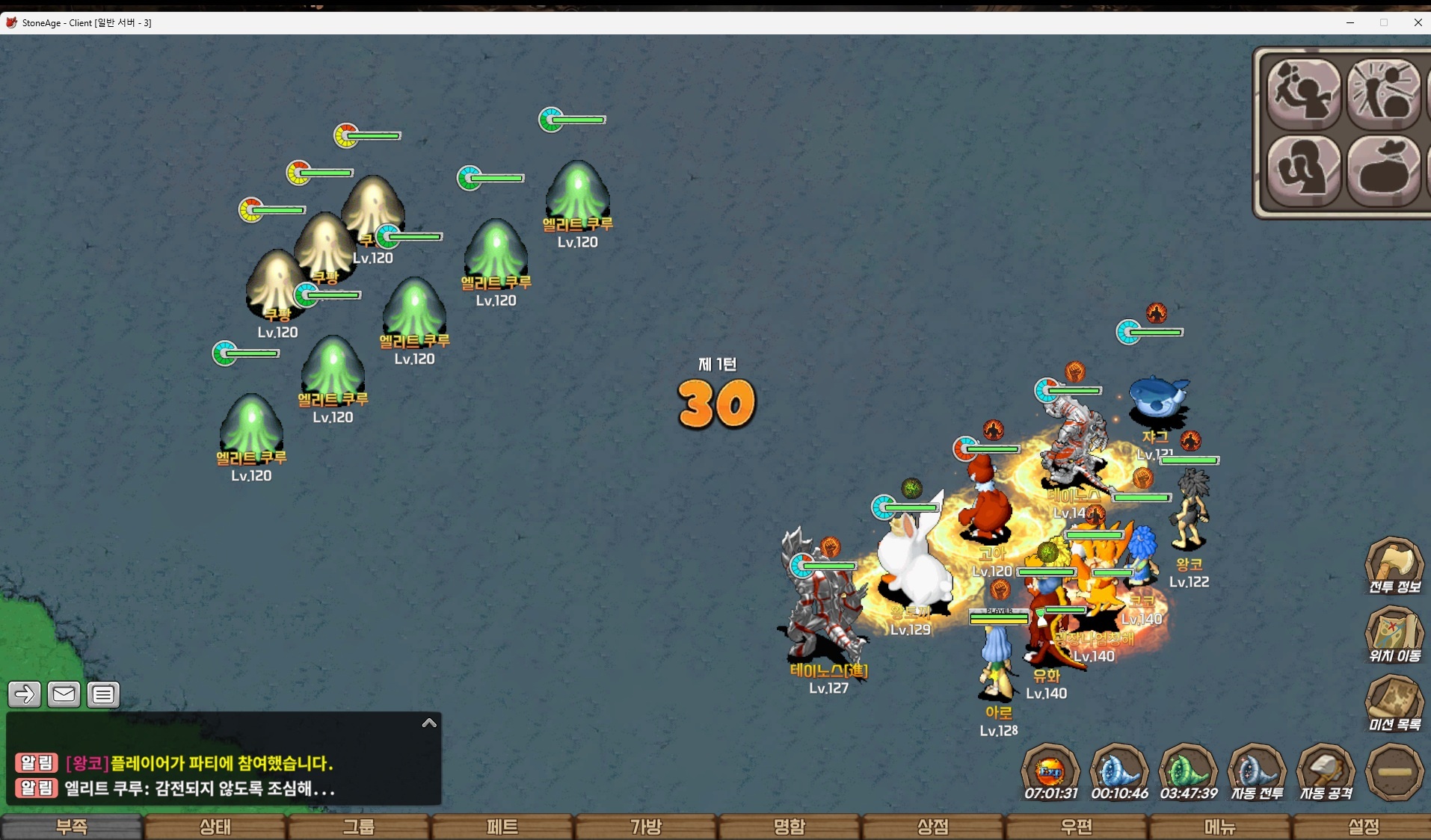Open the 상태 (Status) menu
The image size is (1431, 840).
pyautogui.click(x=215, y=827)
